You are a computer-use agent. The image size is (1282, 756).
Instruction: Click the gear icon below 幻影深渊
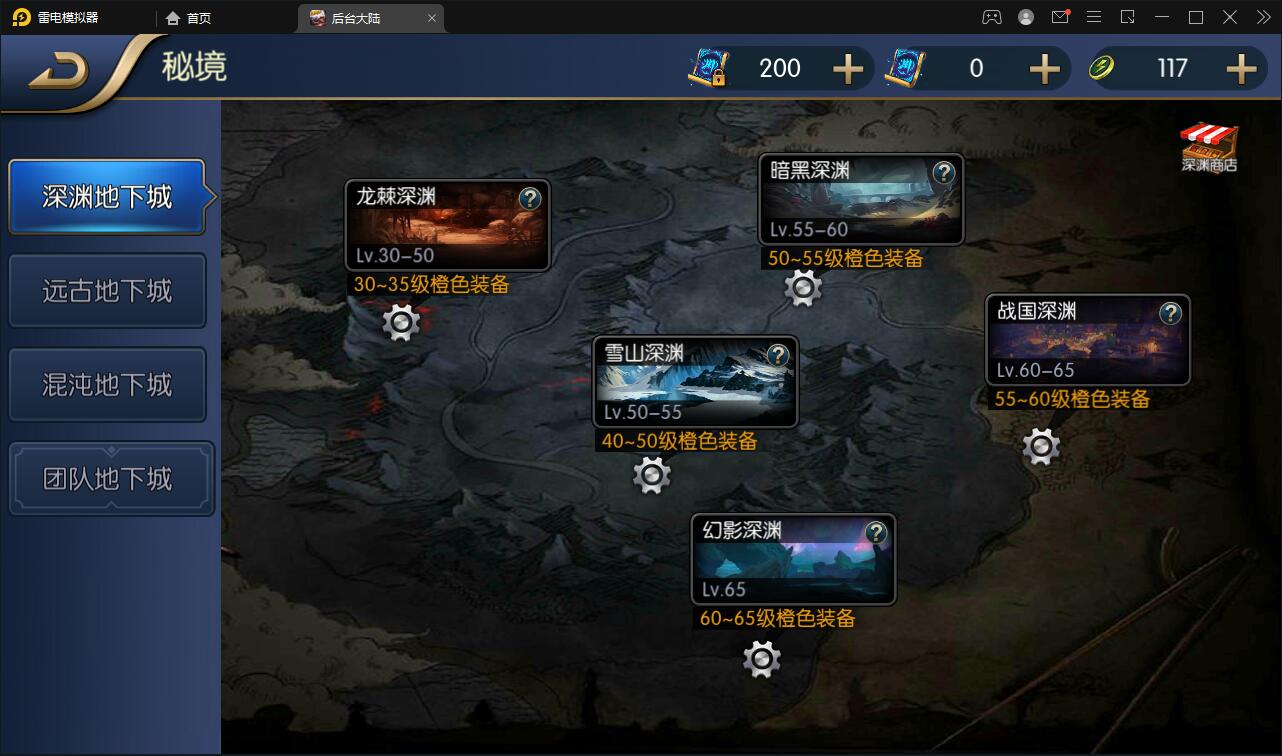point(761,658)
